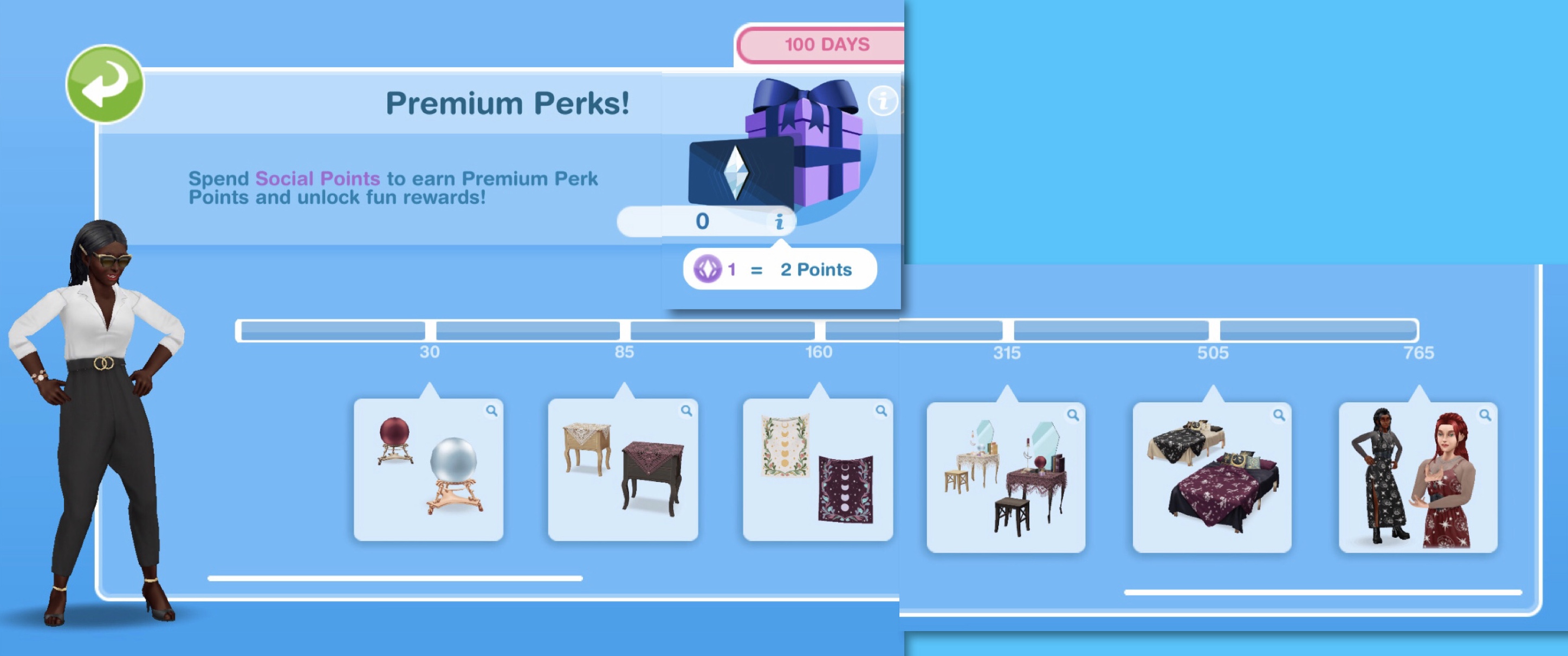
Task: Tap the small info icon next to points counter
Action: (779, 222)
